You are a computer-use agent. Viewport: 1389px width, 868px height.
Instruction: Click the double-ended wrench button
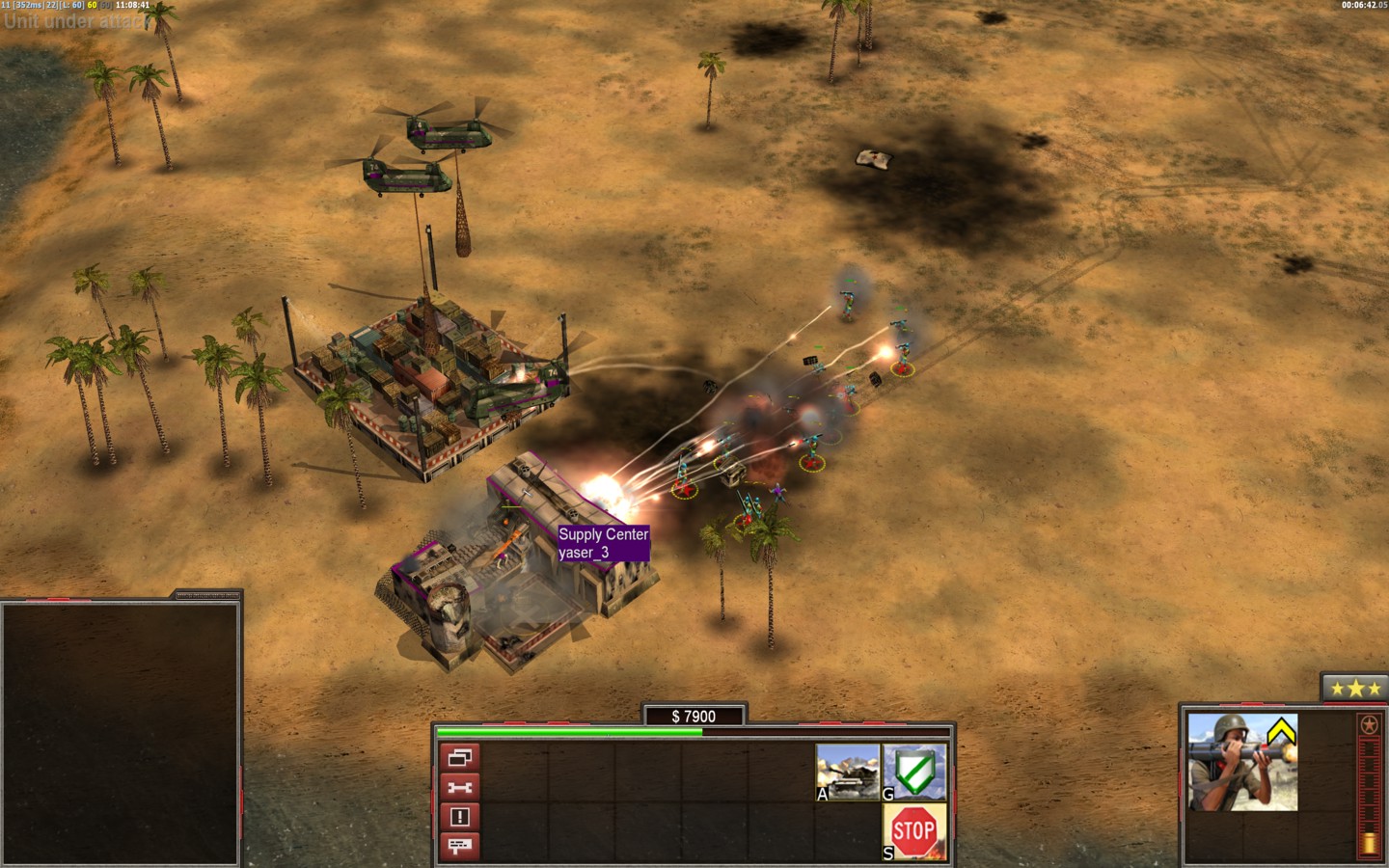pos(460,788)
